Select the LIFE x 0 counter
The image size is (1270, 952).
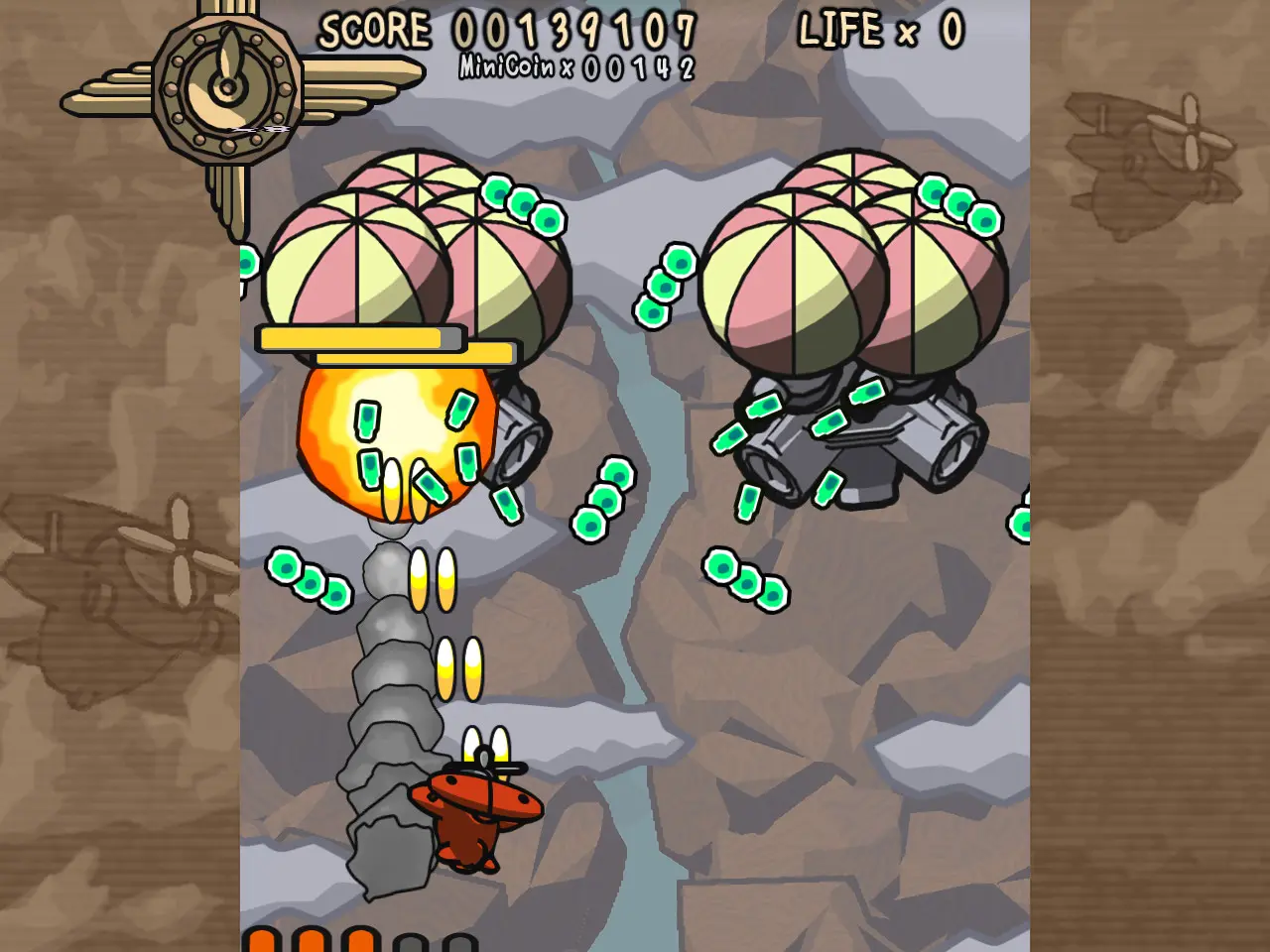(x=878, y=30)
